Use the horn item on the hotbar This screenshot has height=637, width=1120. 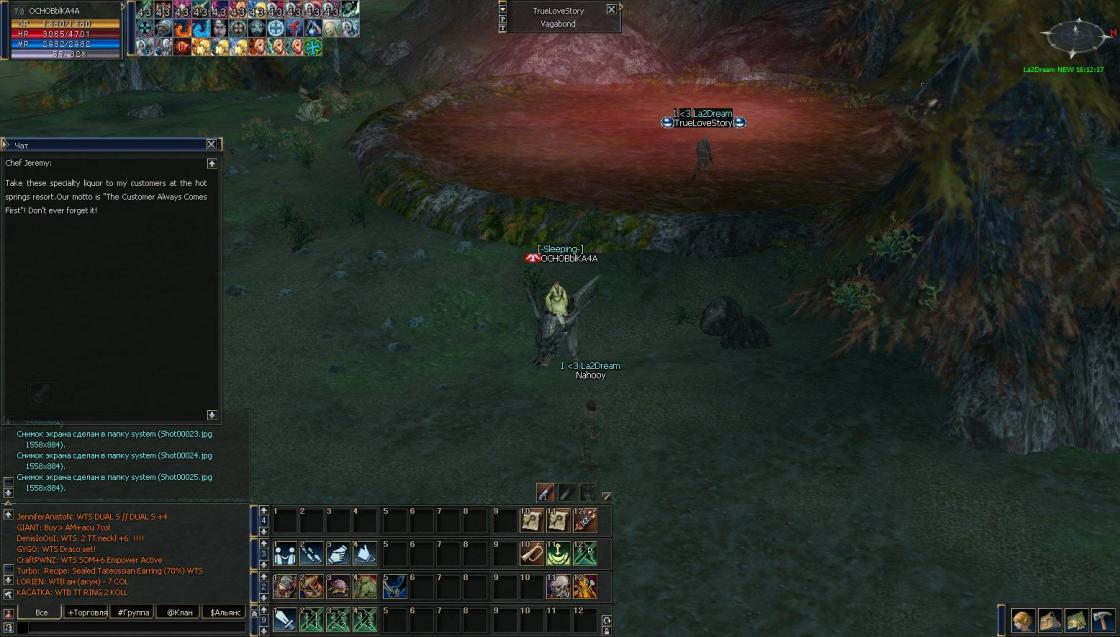click(x=531, y=553)
